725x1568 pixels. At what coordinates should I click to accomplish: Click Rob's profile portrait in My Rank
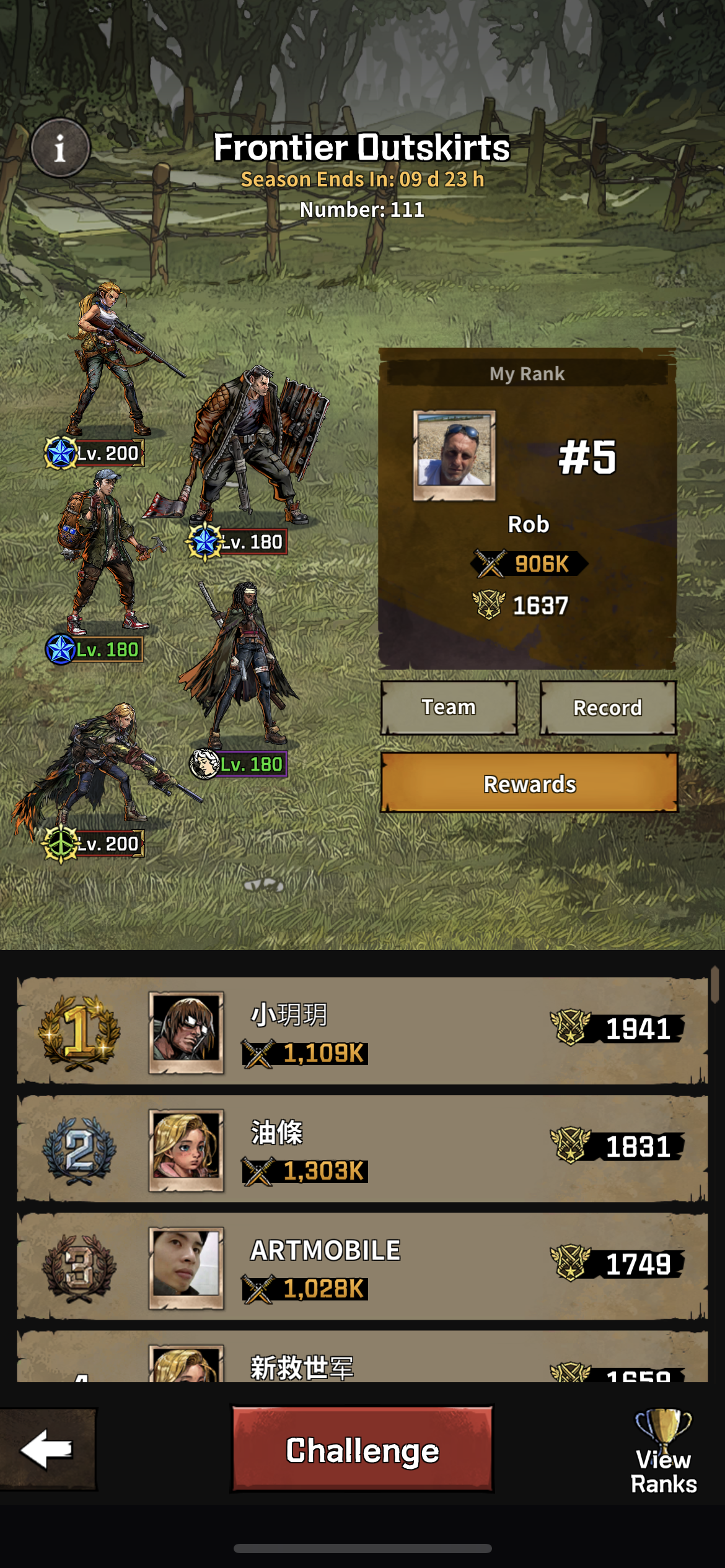tap(454, 455)
